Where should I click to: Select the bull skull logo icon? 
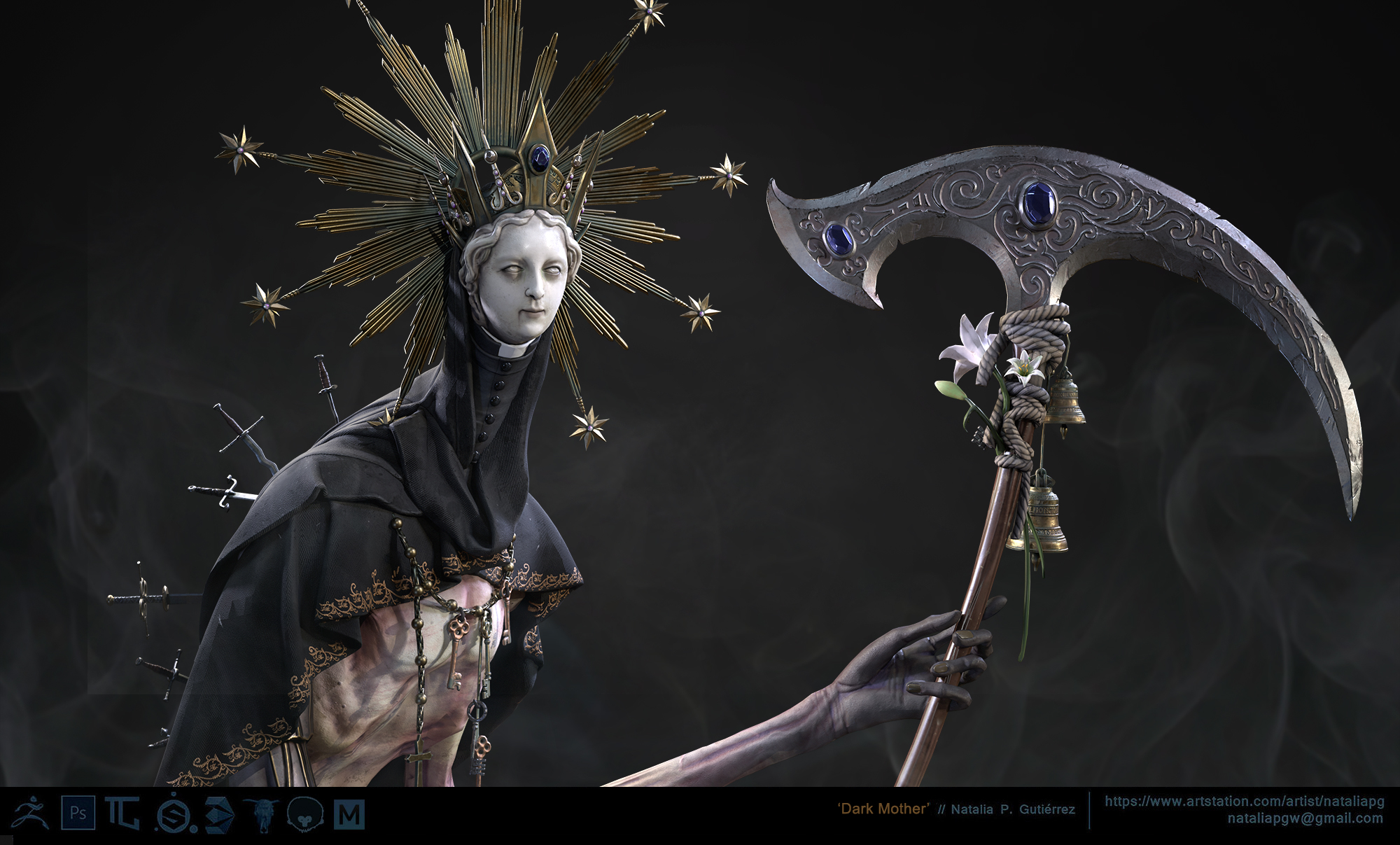point(264,814)
